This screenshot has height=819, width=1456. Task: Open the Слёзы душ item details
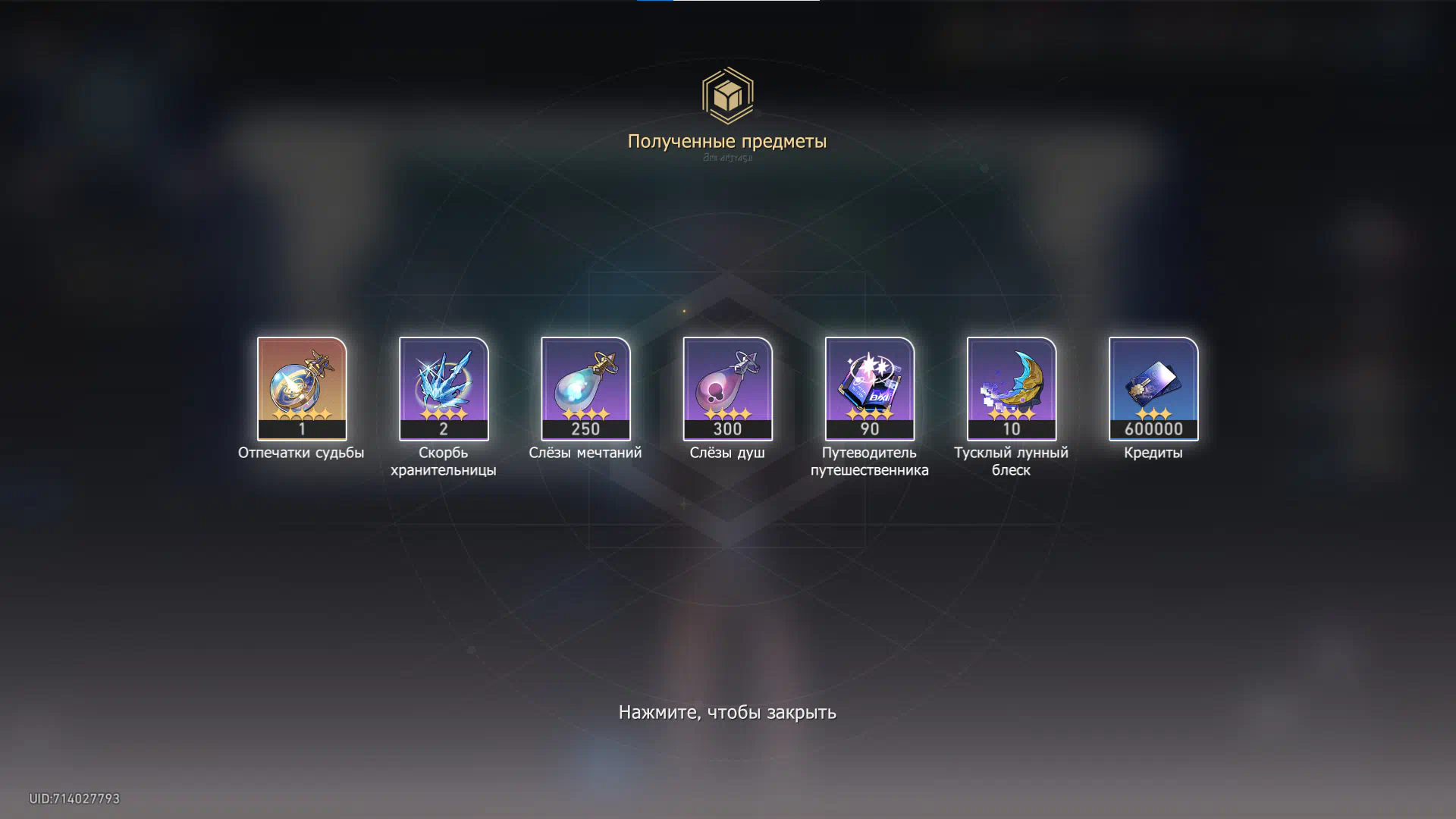click(x=727, y=388)
